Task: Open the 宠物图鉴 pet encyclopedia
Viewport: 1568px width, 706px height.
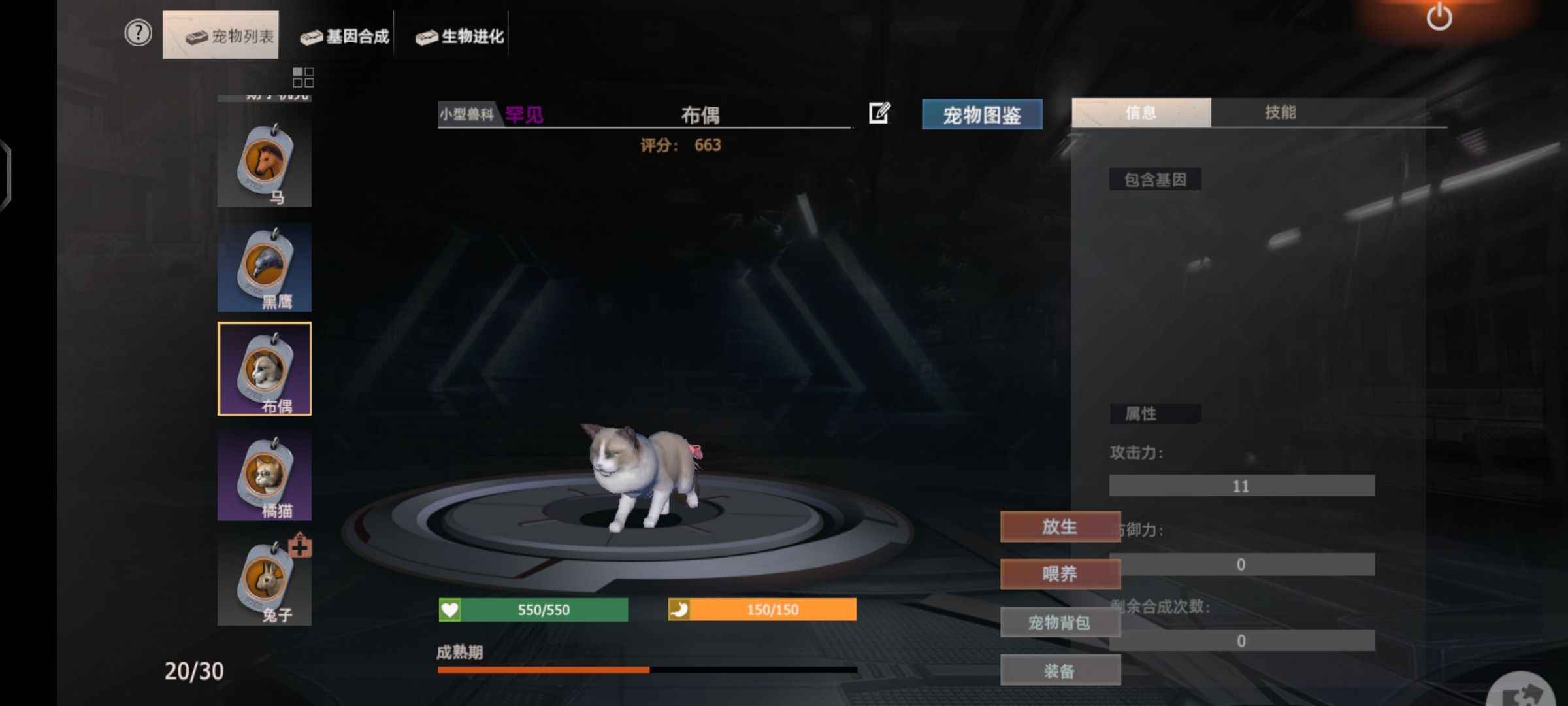Action: click(981, 115)
